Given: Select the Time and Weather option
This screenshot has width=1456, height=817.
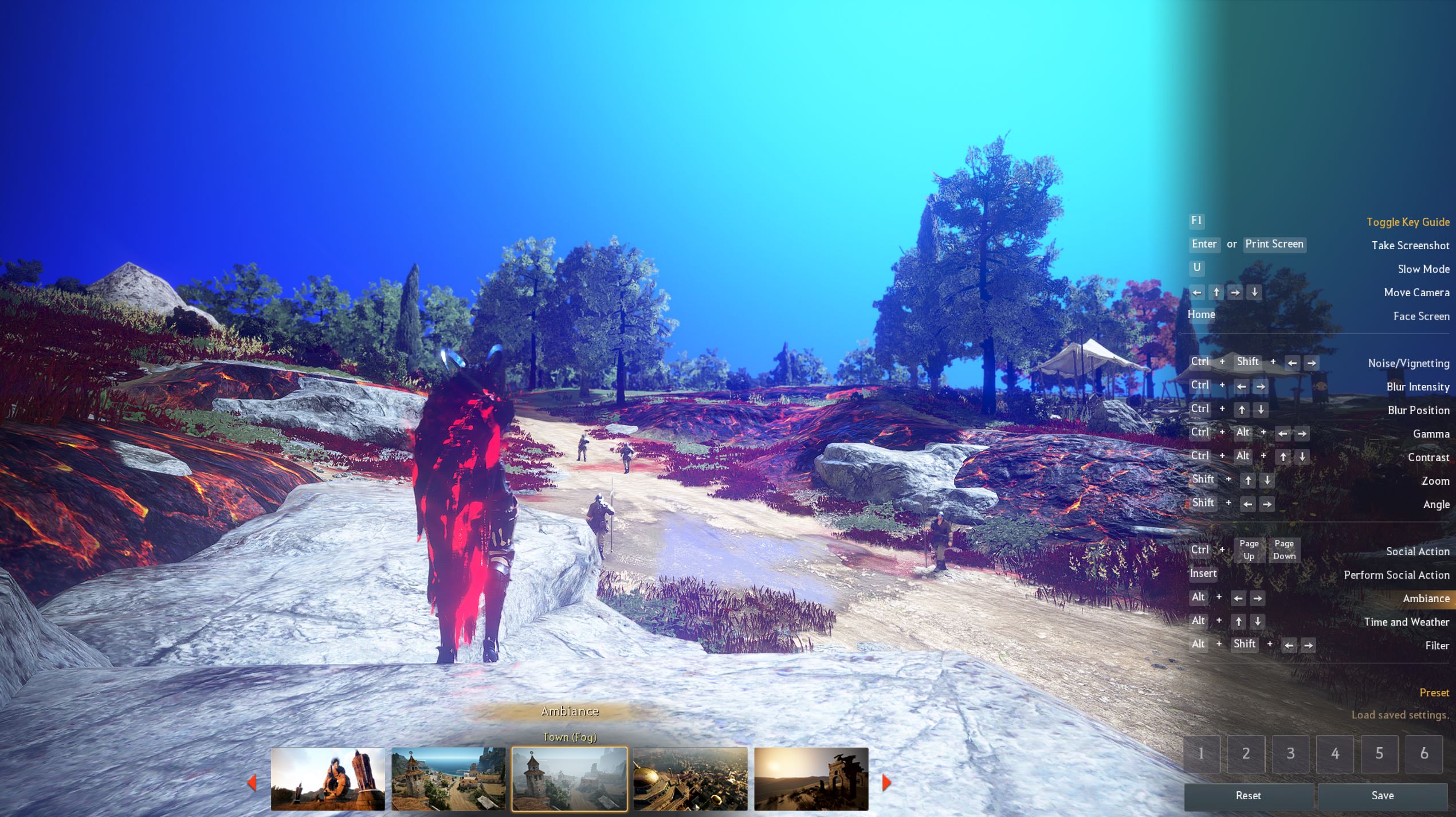Looking at the screenshot, I should point(1406,622).
